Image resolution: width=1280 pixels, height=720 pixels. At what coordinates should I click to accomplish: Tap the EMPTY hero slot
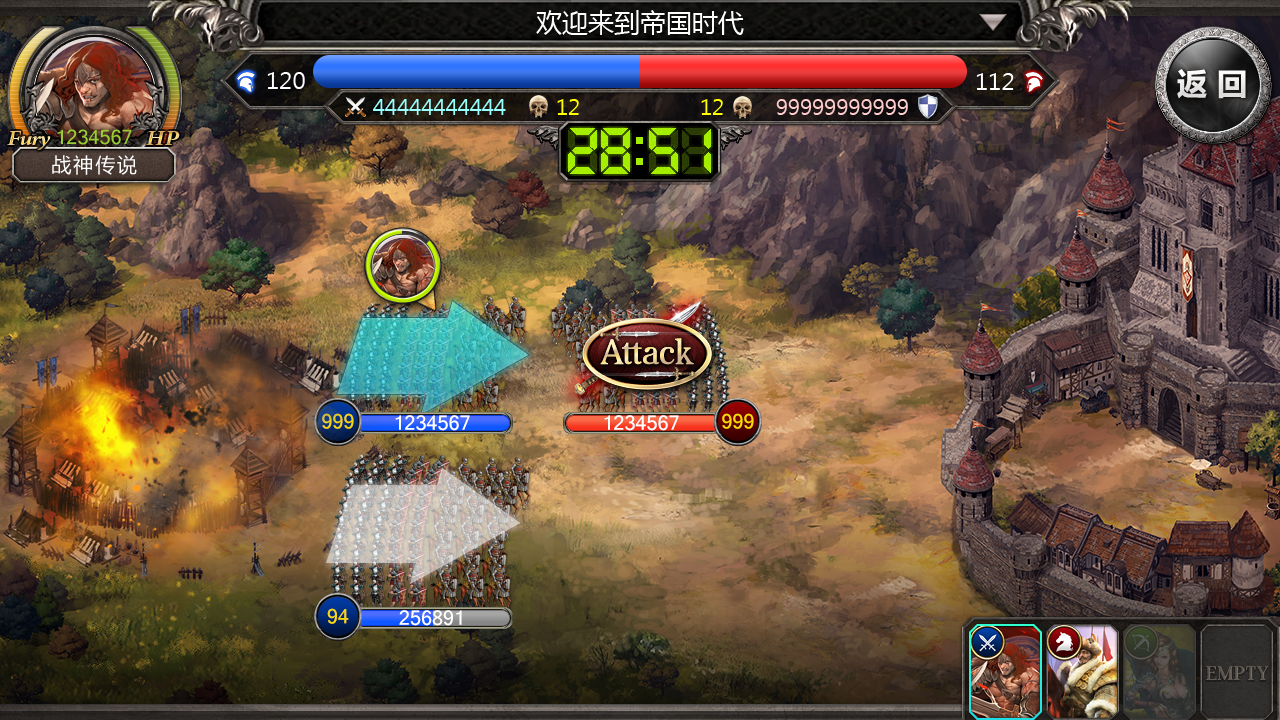click(1236, 671)
